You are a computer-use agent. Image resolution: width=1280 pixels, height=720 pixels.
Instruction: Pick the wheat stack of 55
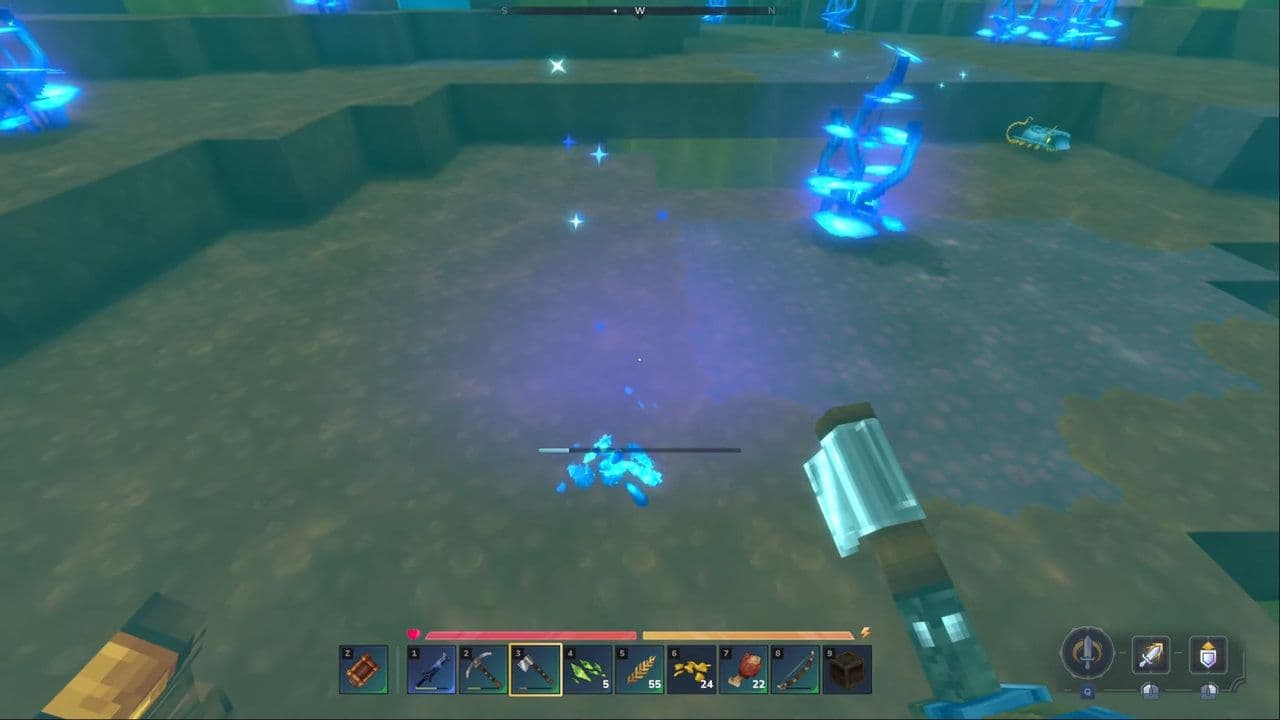(639, 669)
